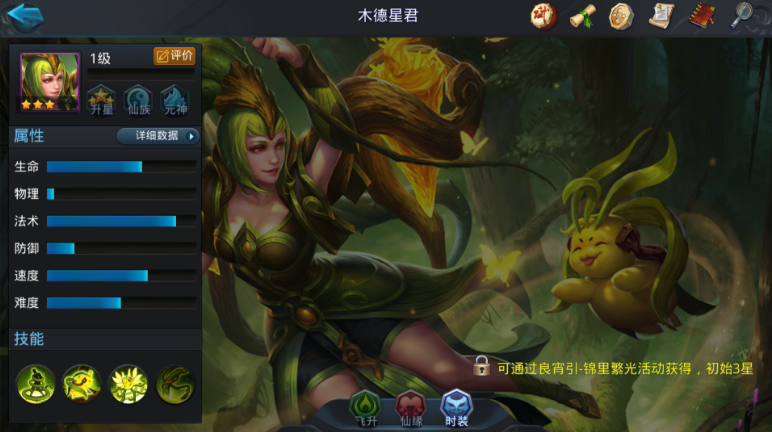Open the 评价 review button

(174, 56)
